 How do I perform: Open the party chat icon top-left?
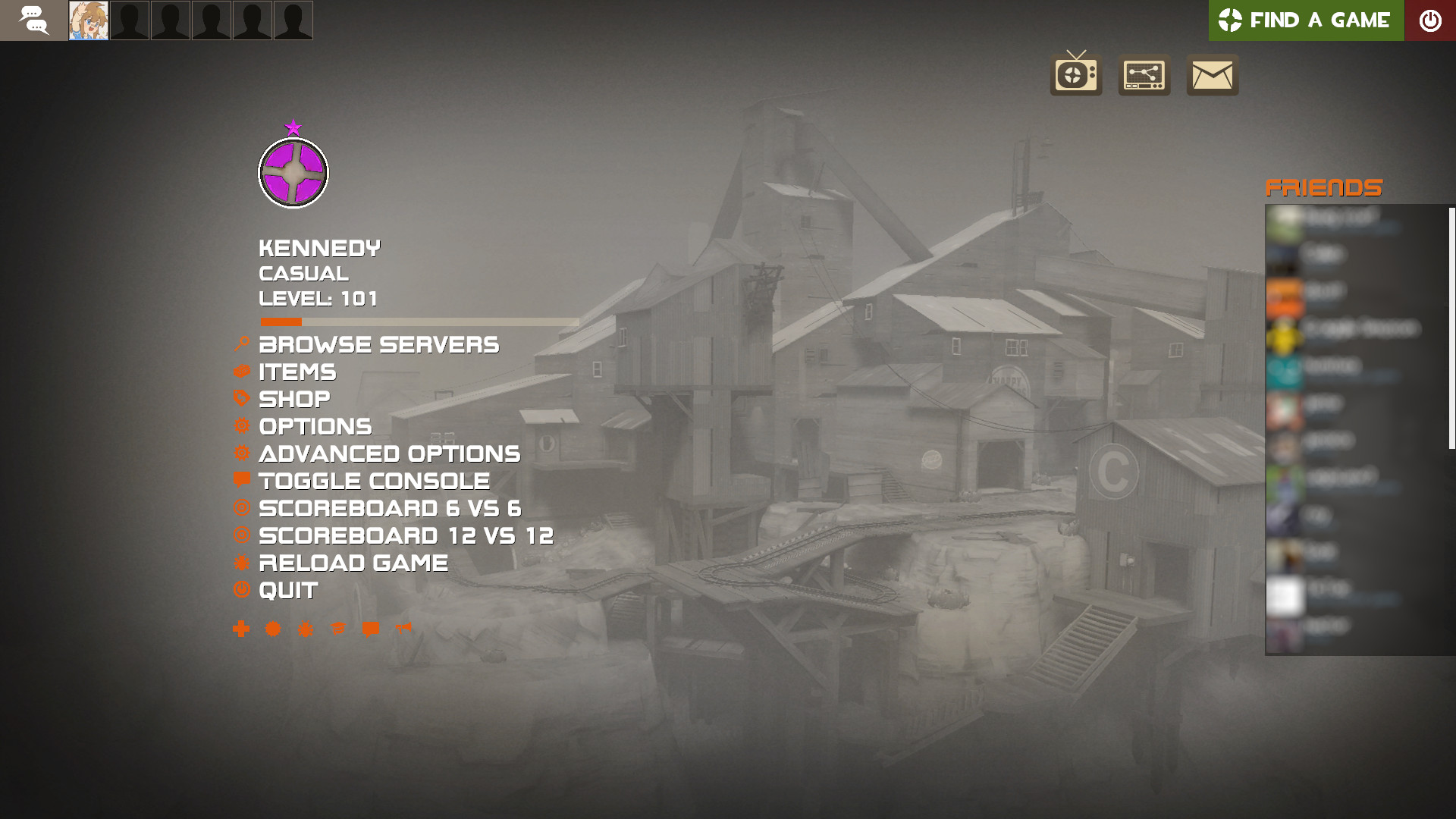click(33, 20)
